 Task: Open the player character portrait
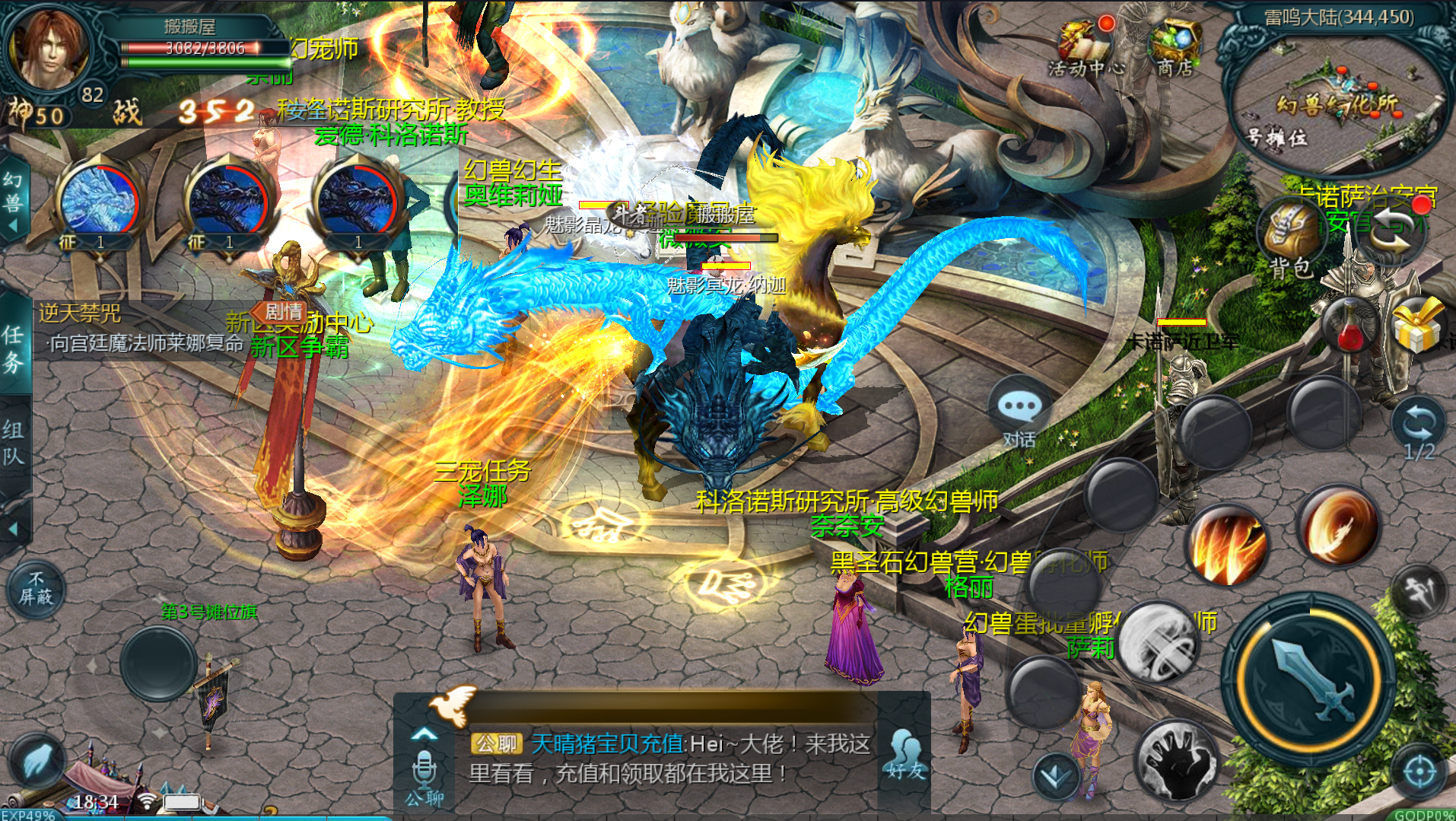coord(47,49)
